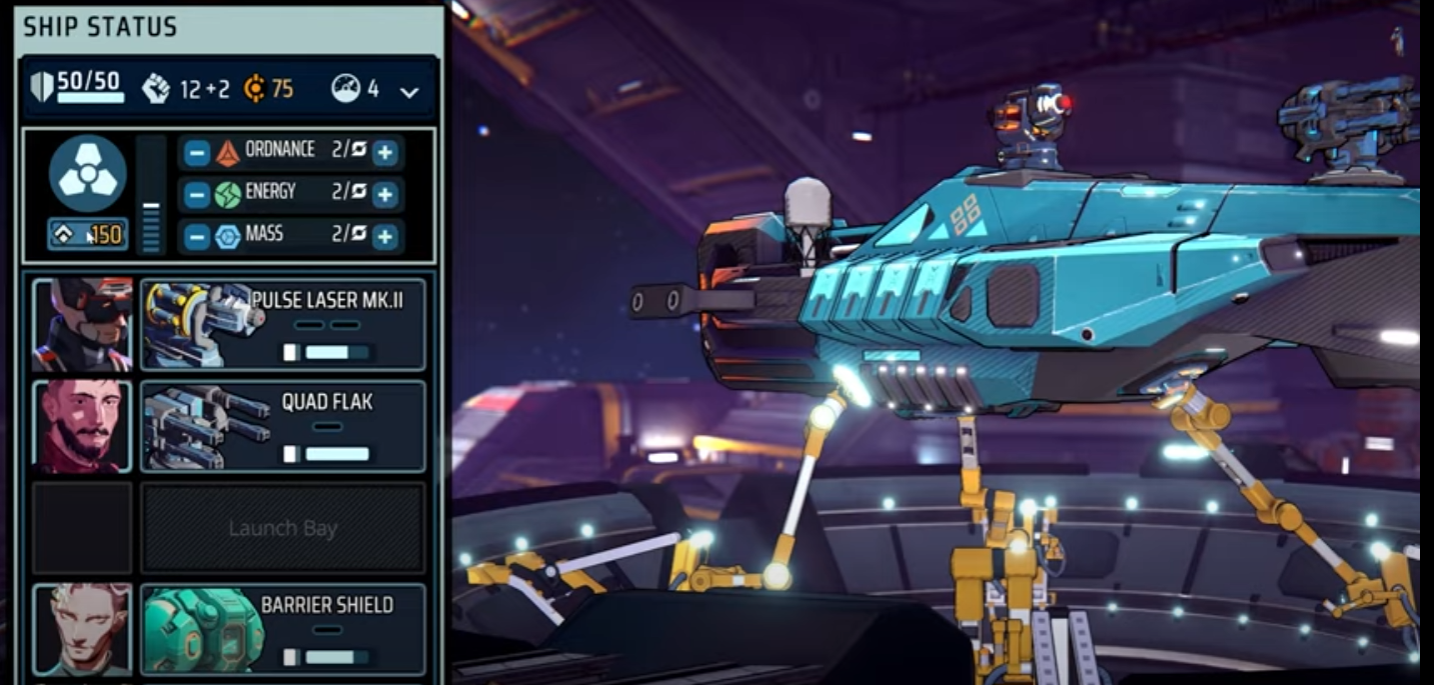Choose the bearded crew member portrait
Image resolution: width=1434 pixels, height=685 pixels.
tap(82, 426)
